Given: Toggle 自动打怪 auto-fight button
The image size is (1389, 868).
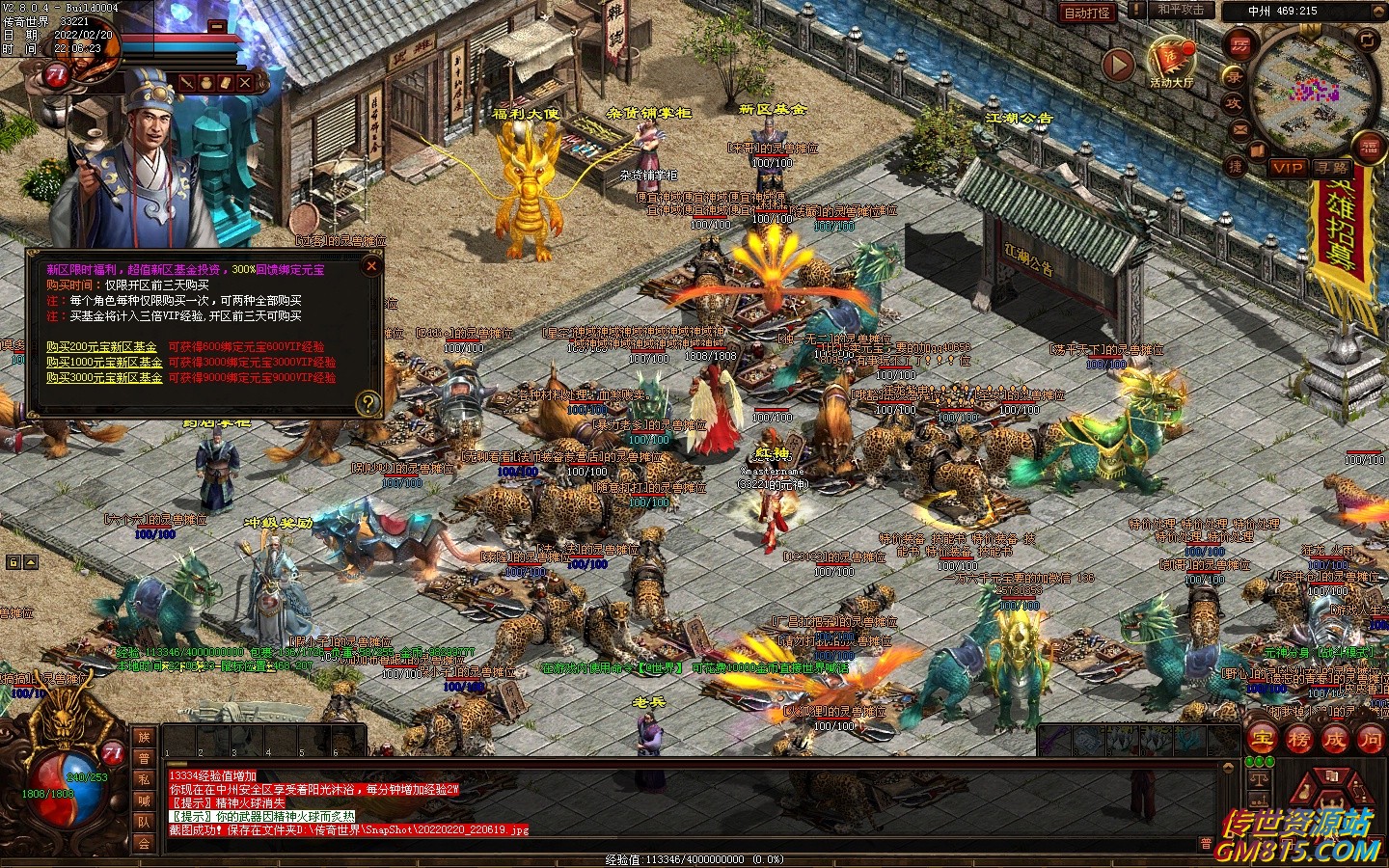Looking at the screenshot, I should [1087, 13].
